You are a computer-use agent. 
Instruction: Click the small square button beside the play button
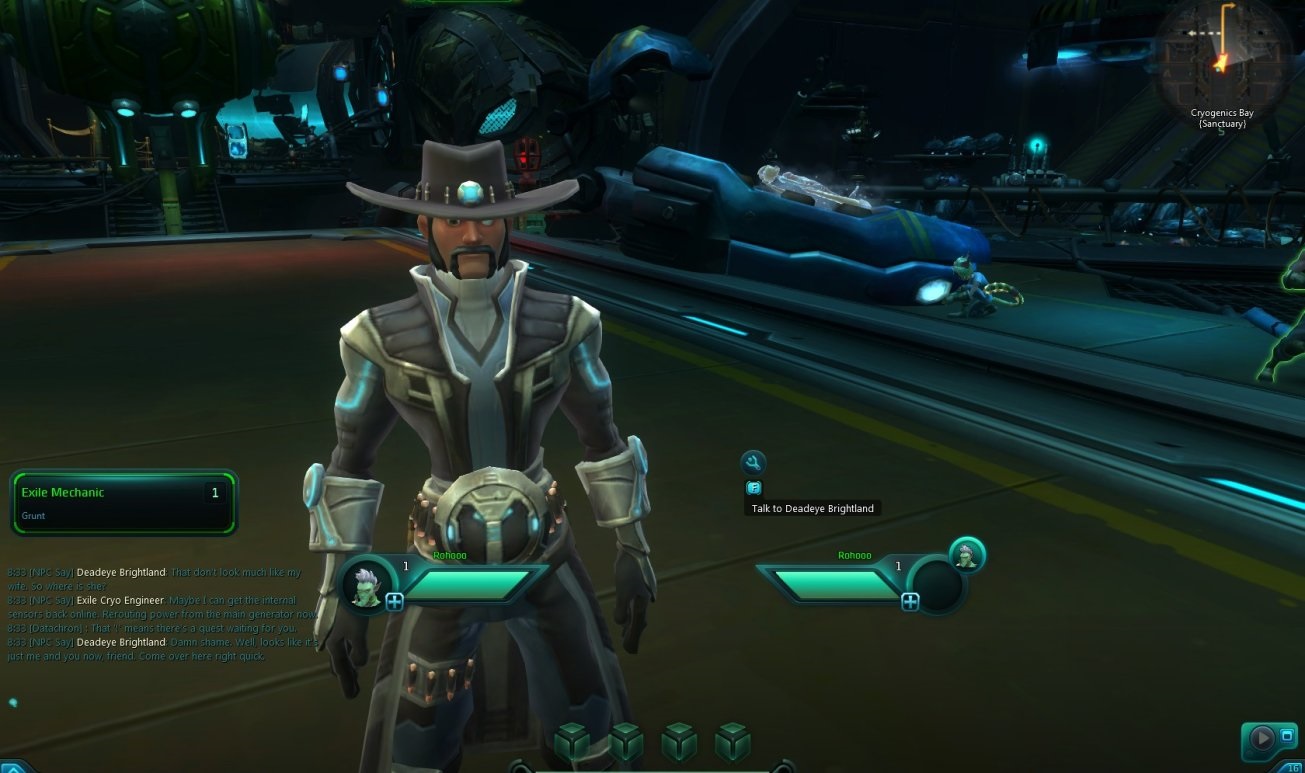1287,736
